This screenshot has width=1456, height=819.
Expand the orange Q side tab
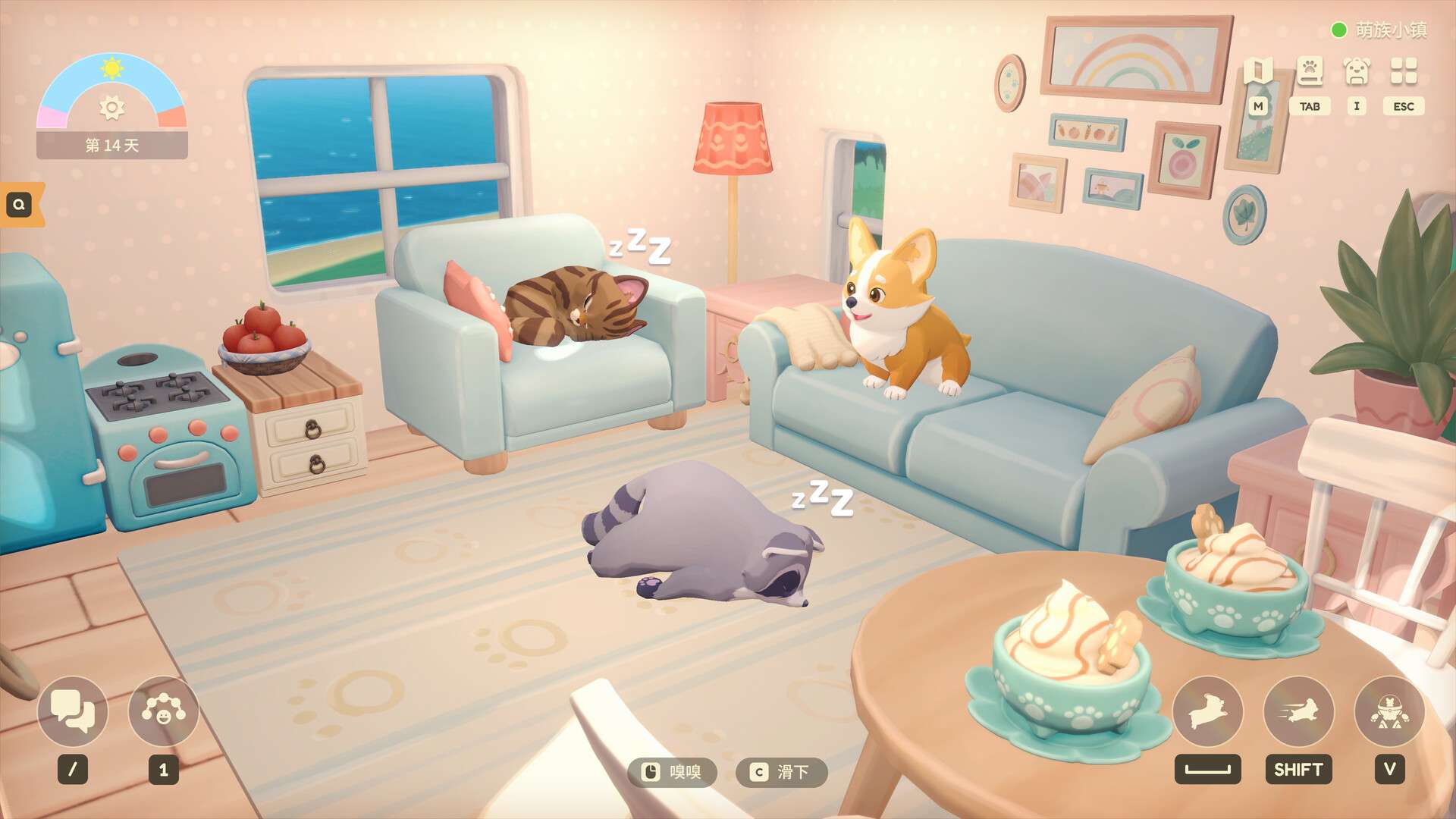20,204
